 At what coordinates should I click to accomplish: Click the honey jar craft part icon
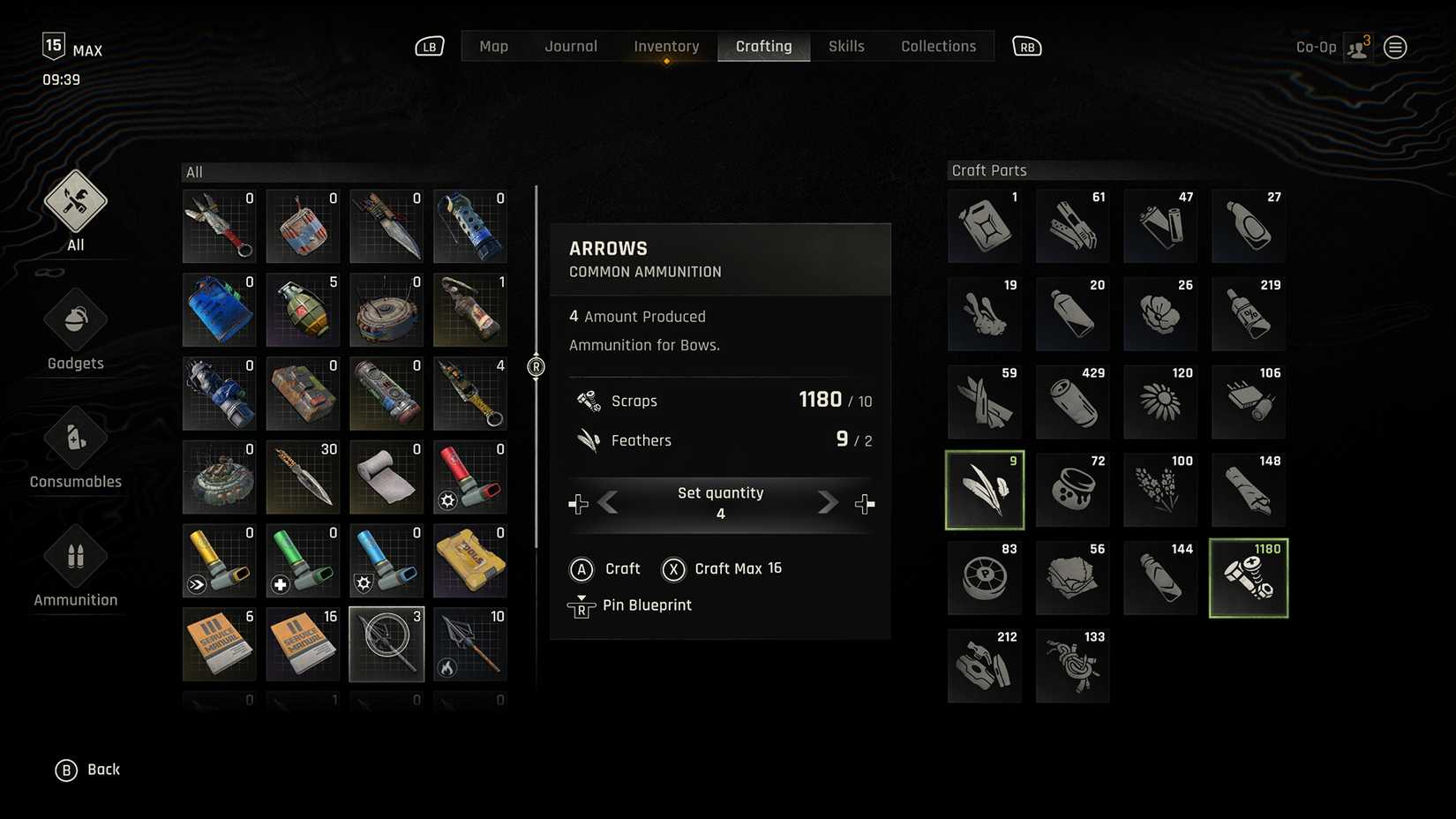[1072, 490]
